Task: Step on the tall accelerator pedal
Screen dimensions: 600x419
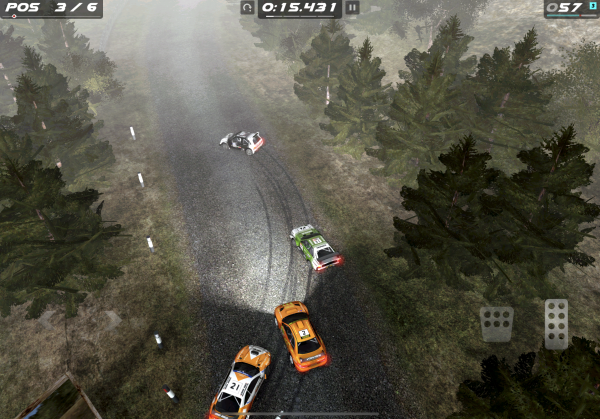Action: pyautogui.click(x=556, y=323)
